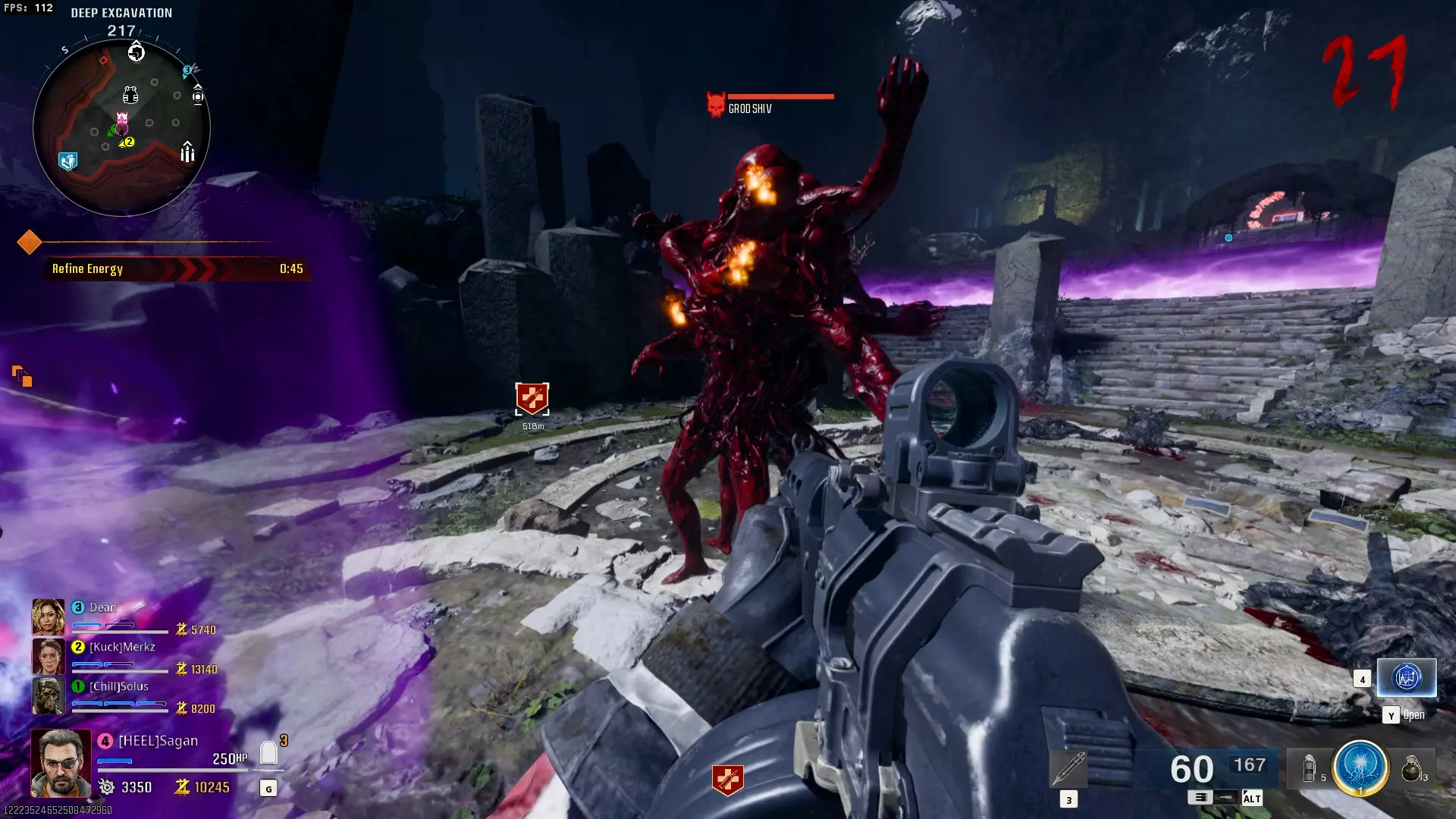Image resolution: width=1456 pixels, height=819 pixels.
Task: Click the red shield emblem at bottom center
Action: tap(727, 780)
